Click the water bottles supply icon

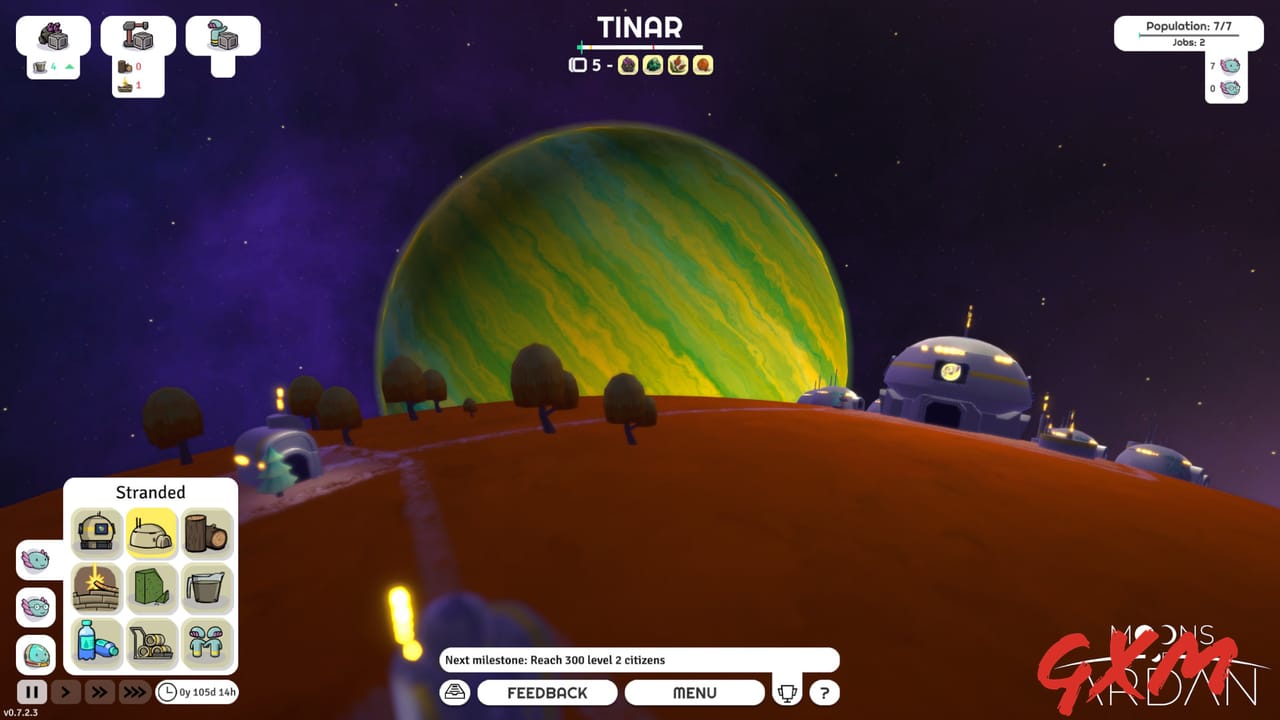coord(95,641)
